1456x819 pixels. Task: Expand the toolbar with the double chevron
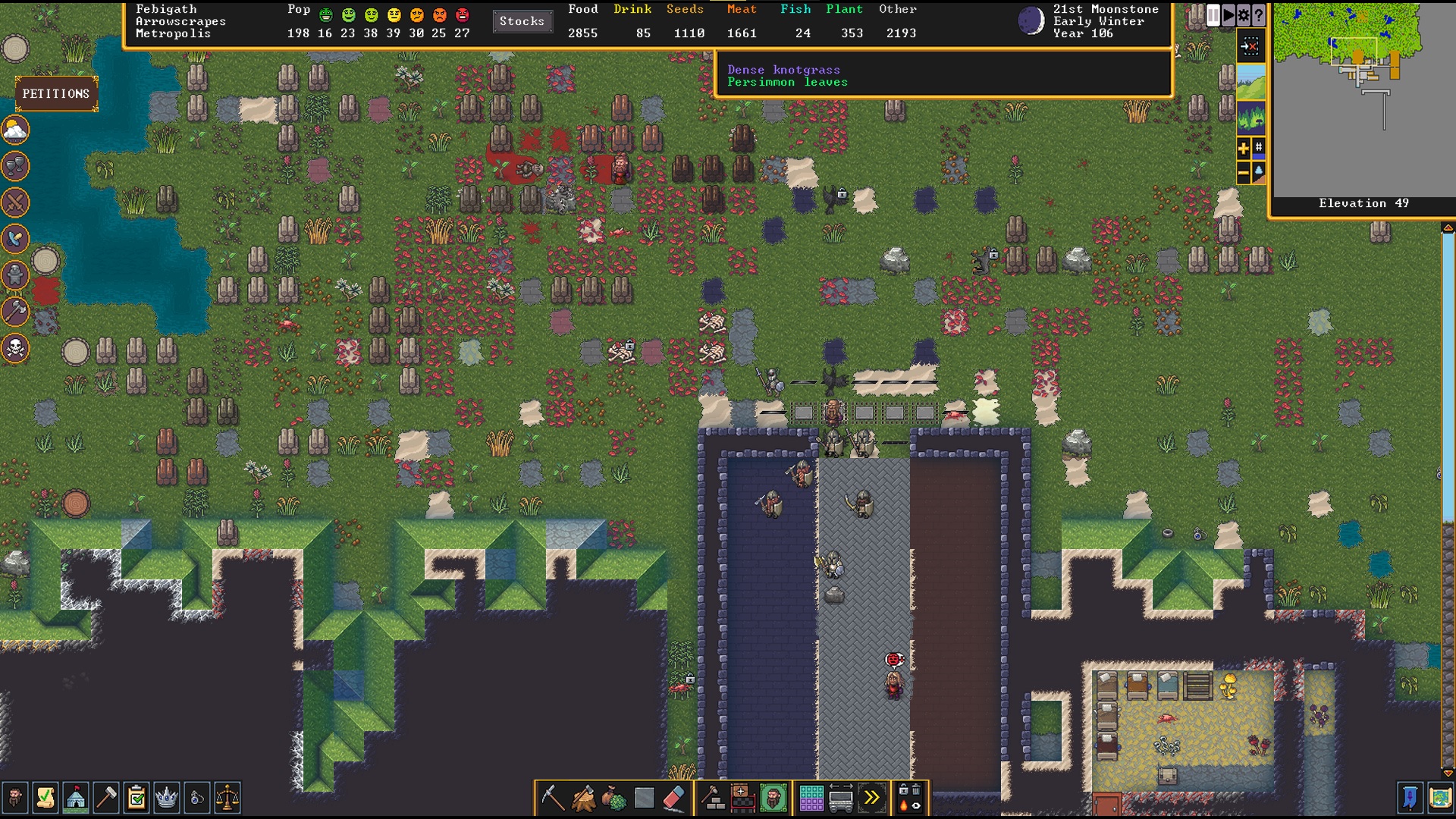tap(872, 797)
